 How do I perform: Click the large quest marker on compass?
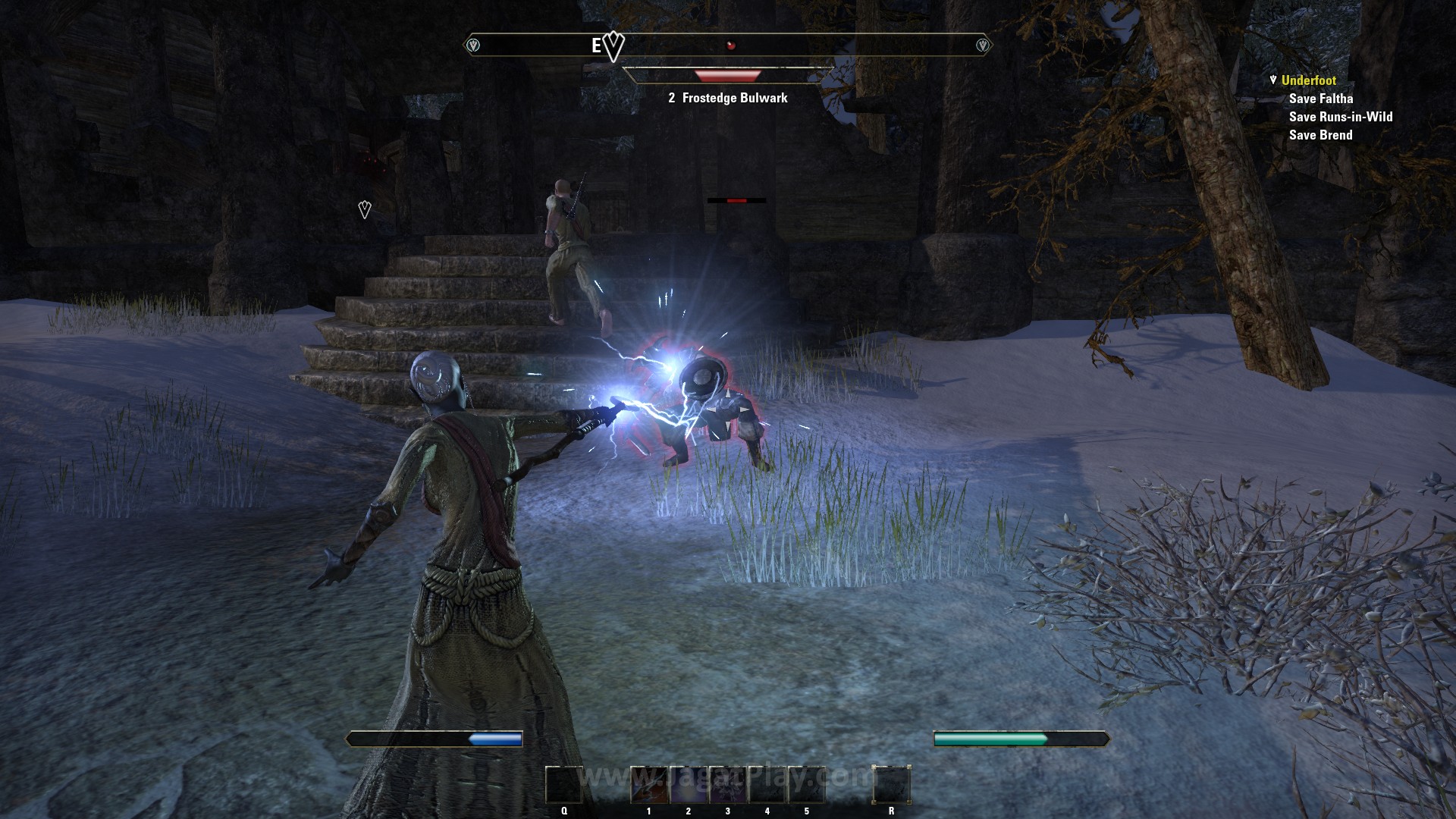pos(613,47)
